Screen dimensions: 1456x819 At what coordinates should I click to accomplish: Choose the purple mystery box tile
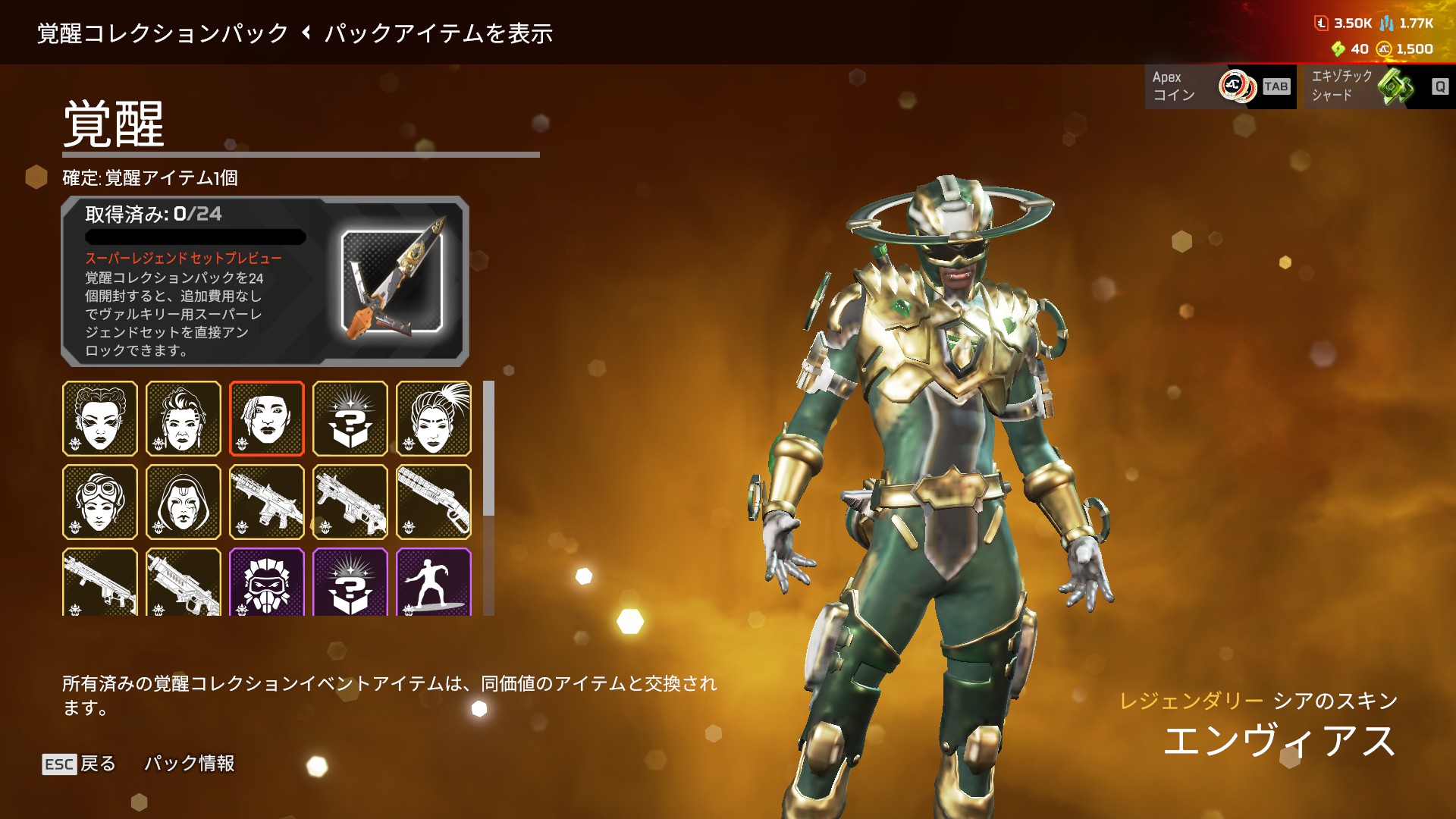[x=350, y=582]
